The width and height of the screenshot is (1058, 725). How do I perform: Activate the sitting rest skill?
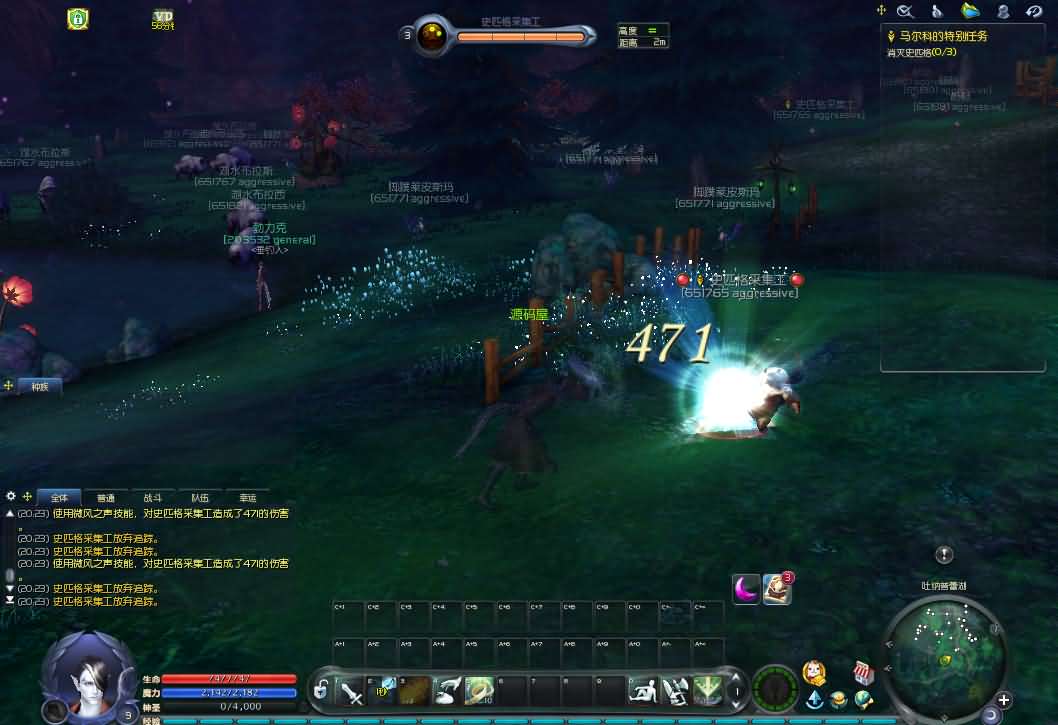pyautogui.click(x=643, y=690)
